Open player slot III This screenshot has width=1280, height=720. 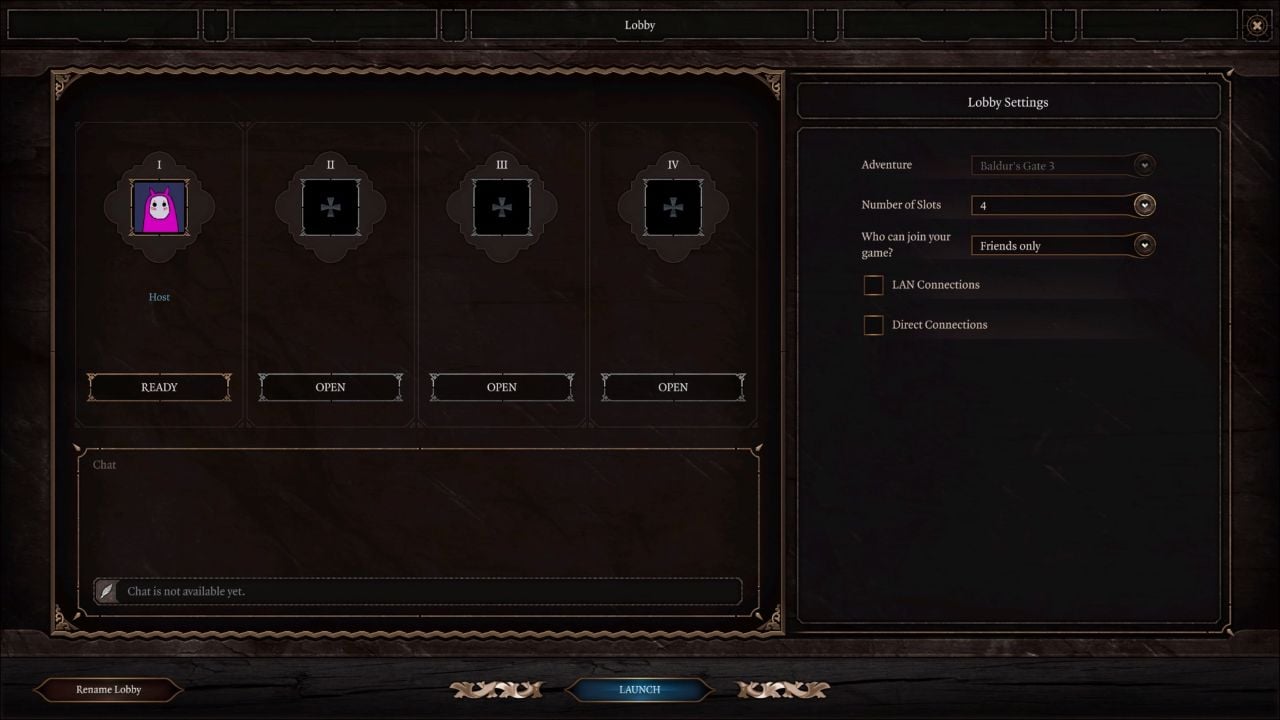pyautogui.click(x=502, y=387)
